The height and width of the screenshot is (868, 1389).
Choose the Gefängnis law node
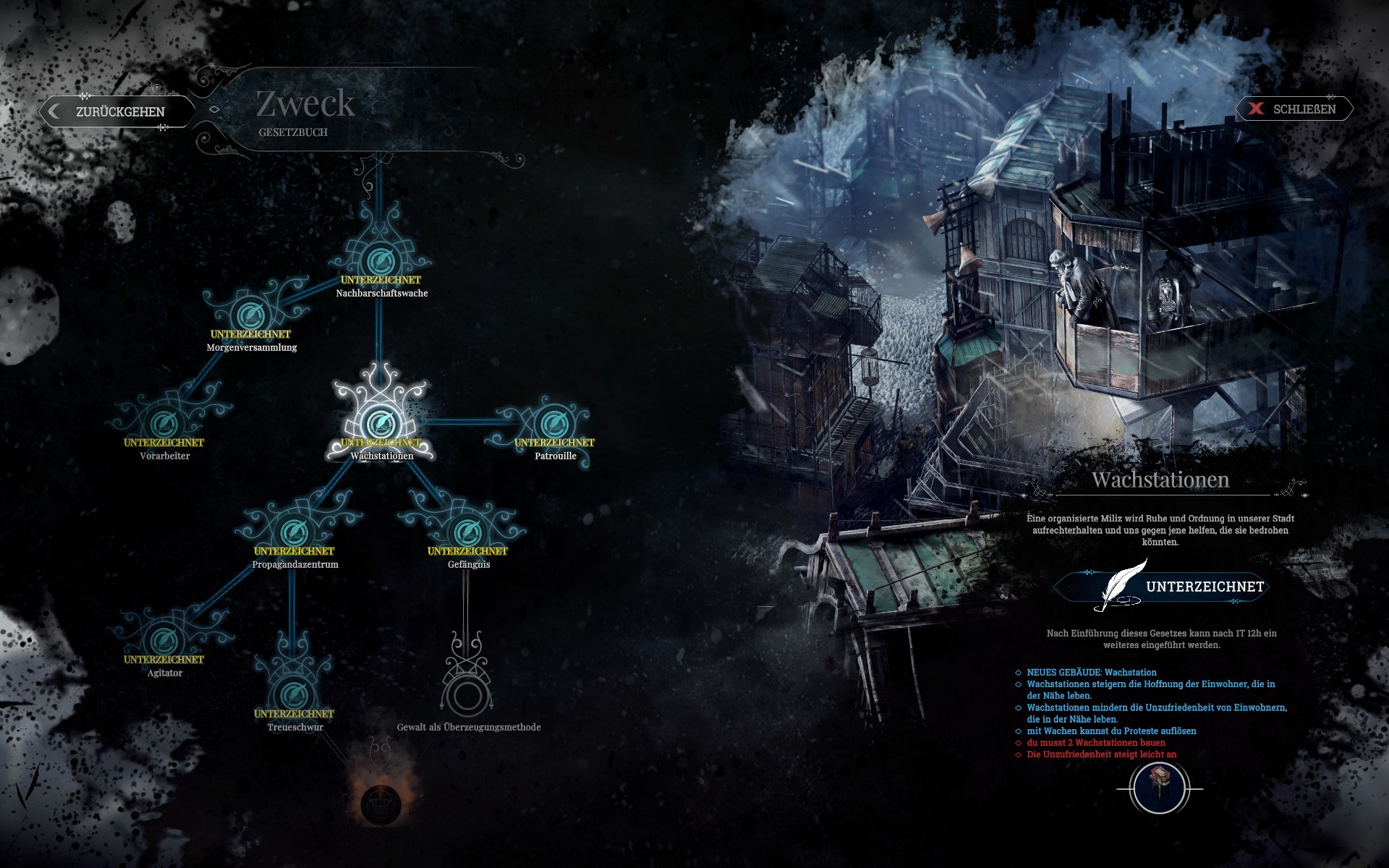click(468, 532)
